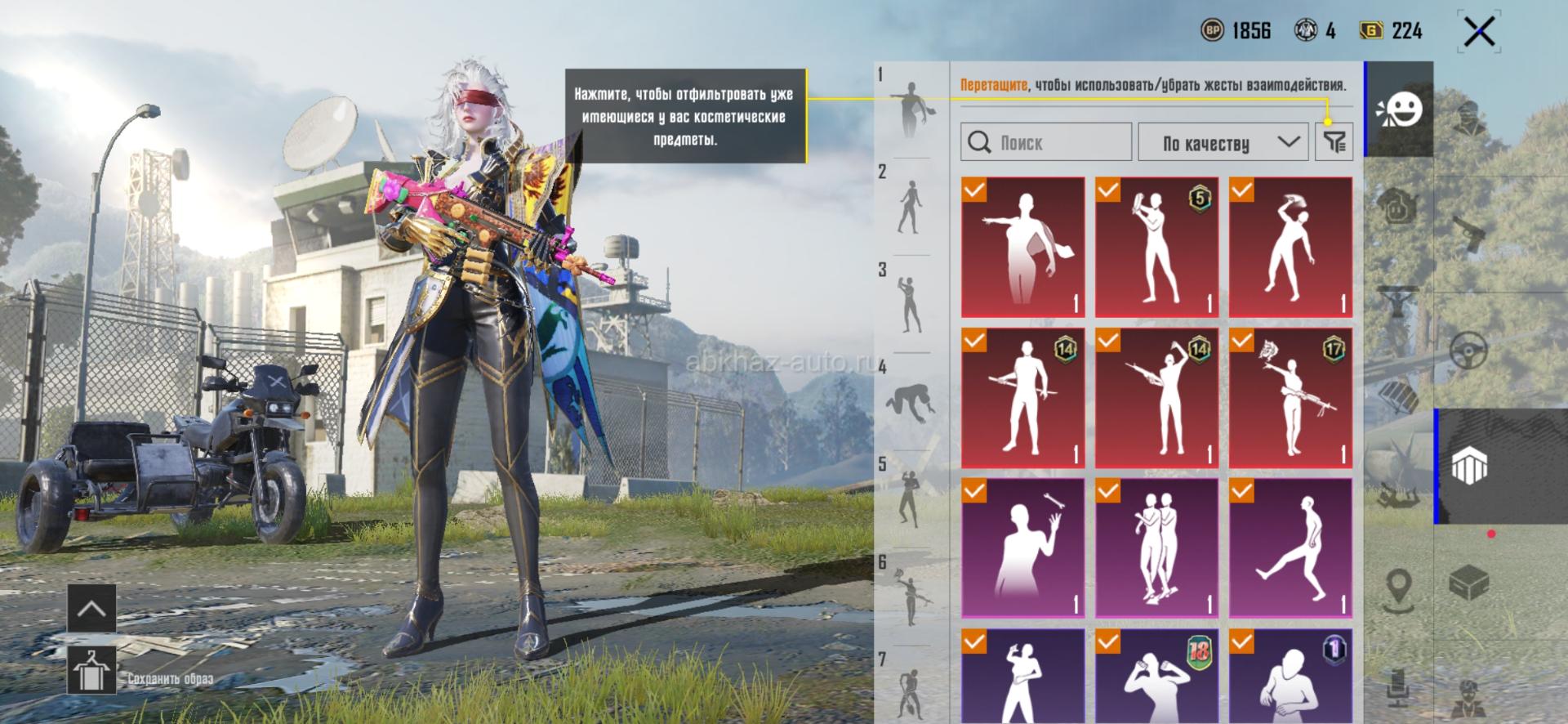Open the steering wheel vehicles category
This screenshot has width=1568, height=724.
click(1468, 350)
